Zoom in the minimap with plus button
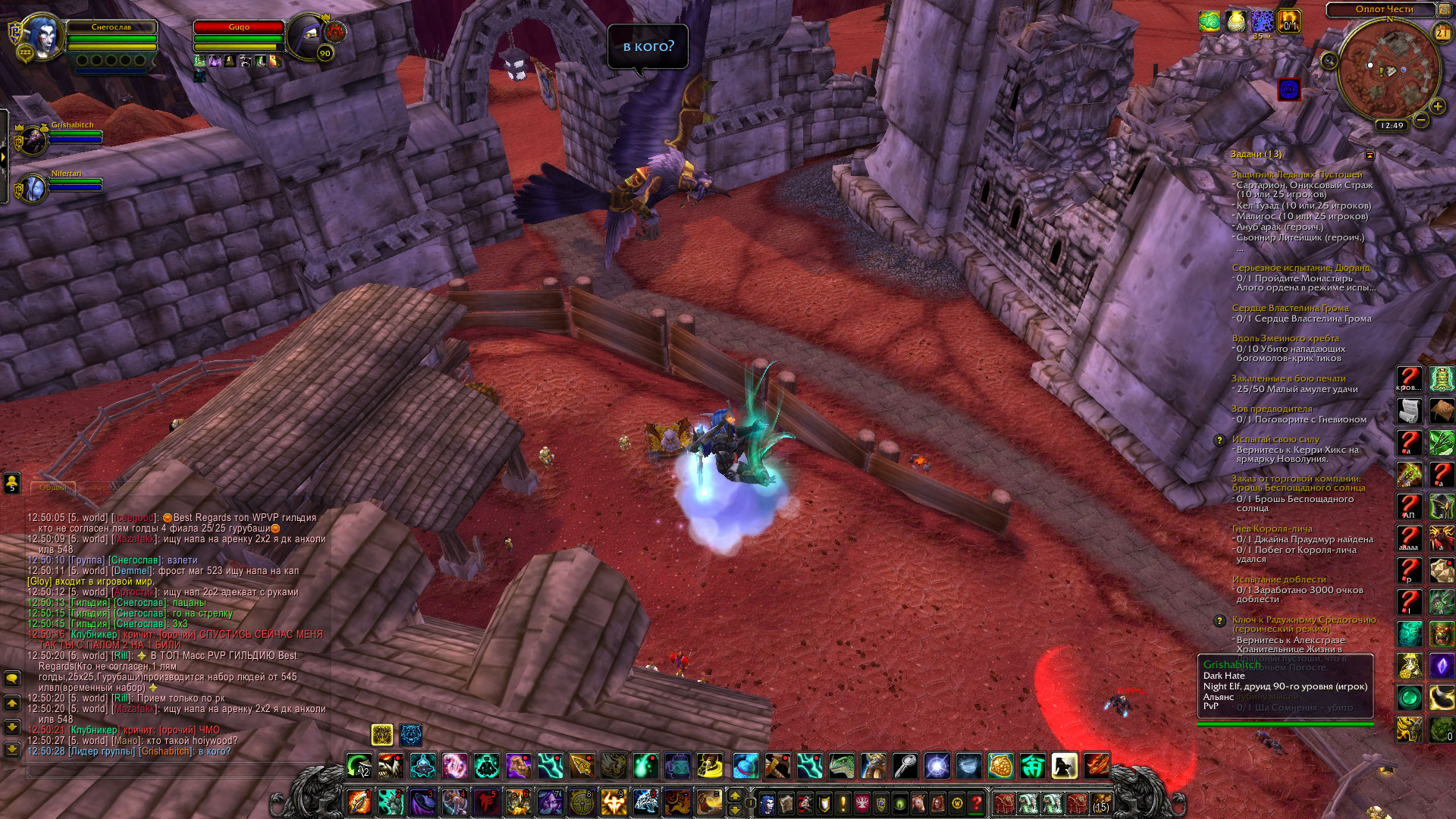 pyautogui.click(x=1437, y=106)
